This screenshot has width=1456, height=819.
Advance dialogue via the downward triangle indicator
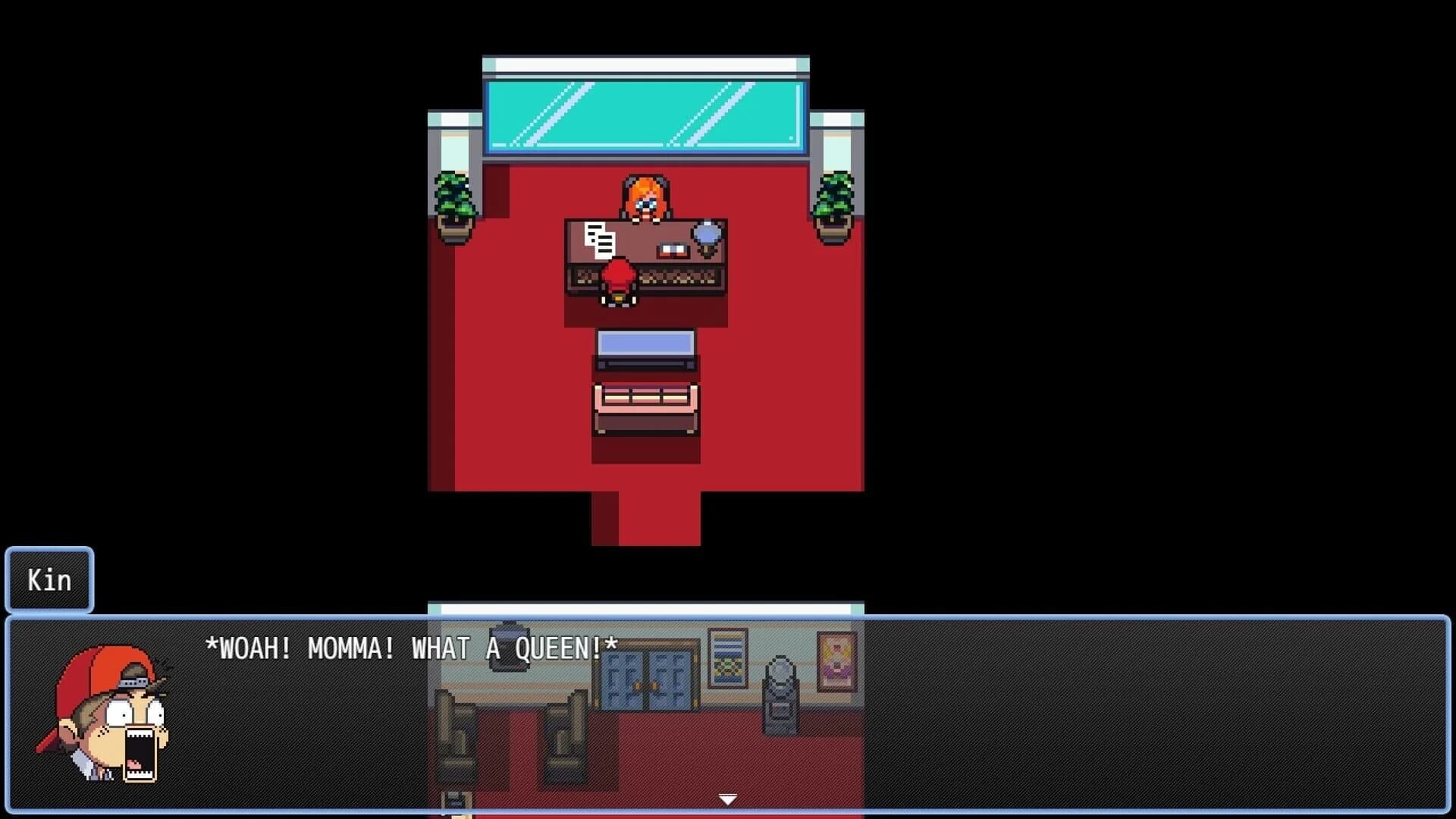(x=727, y=799)
